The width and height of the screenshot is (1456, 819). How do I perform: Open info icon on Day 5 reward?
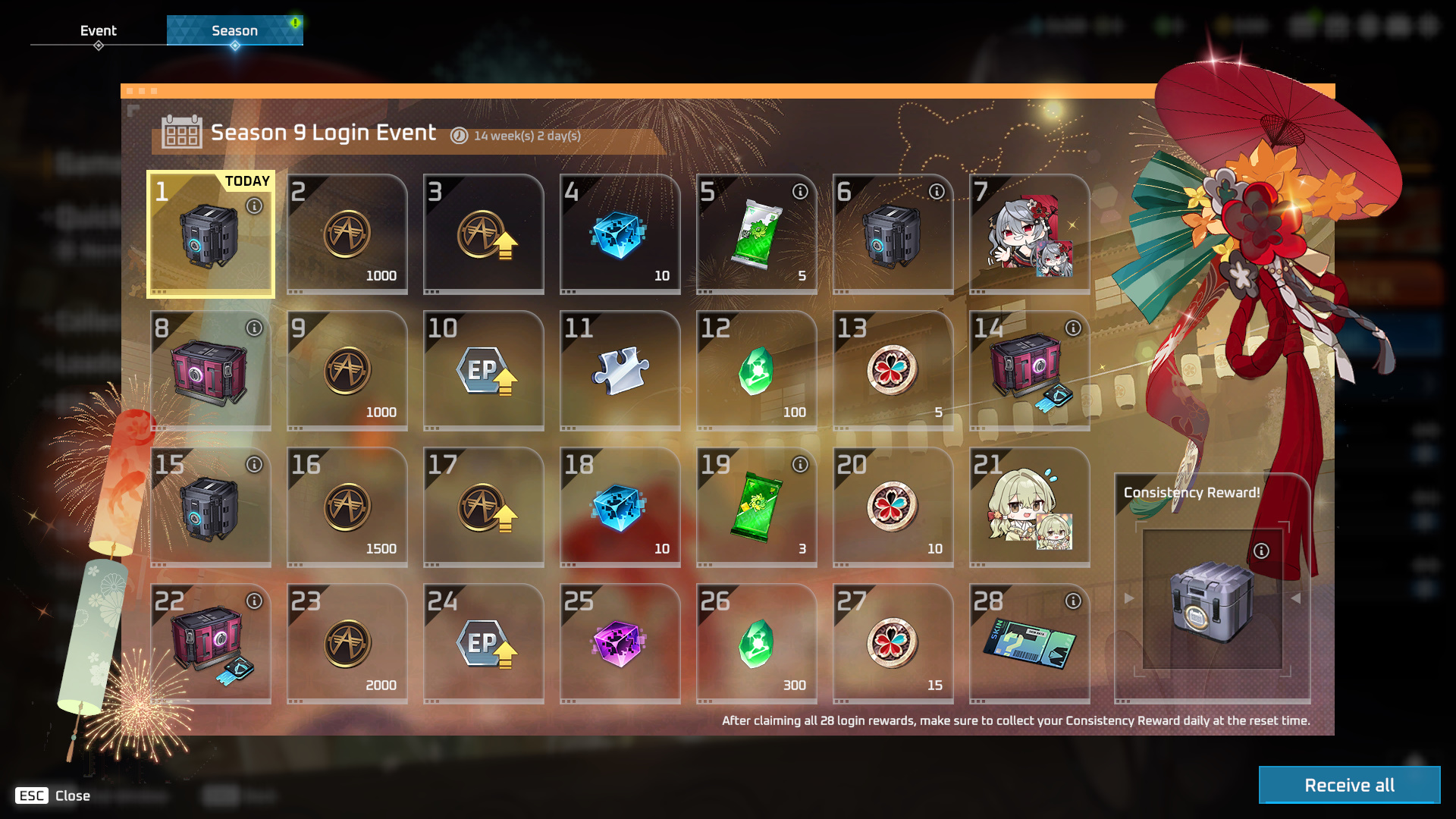point(800,192)
